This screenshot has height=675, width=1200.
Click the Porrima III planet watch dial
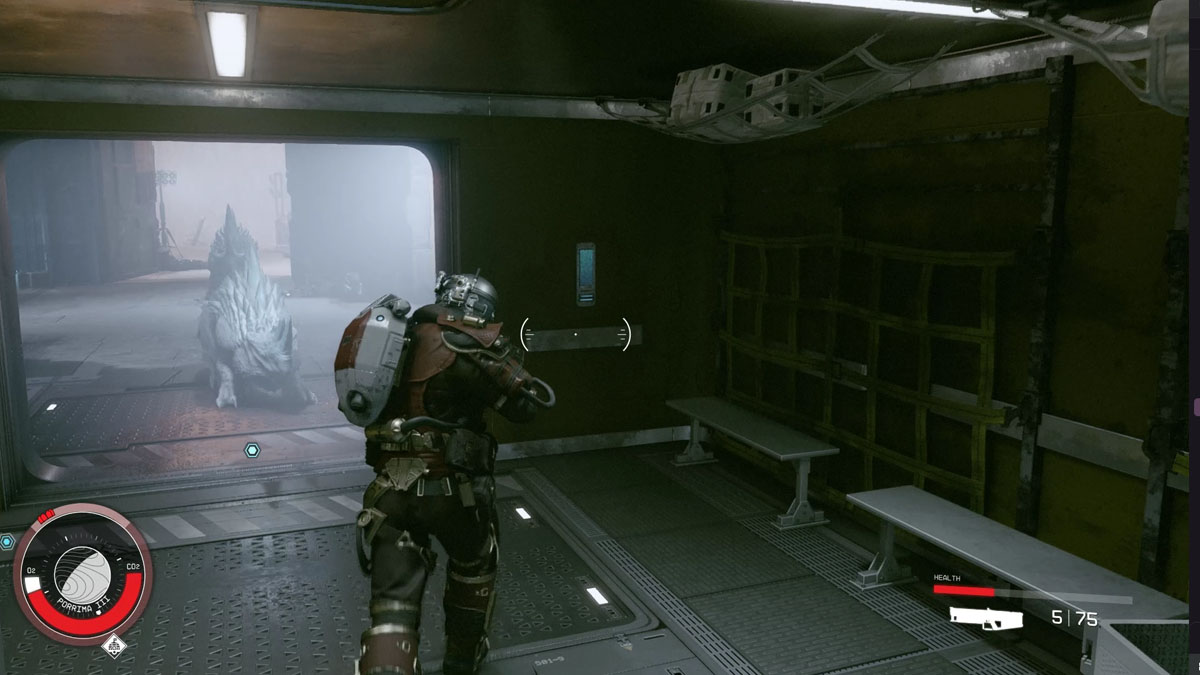82,573
